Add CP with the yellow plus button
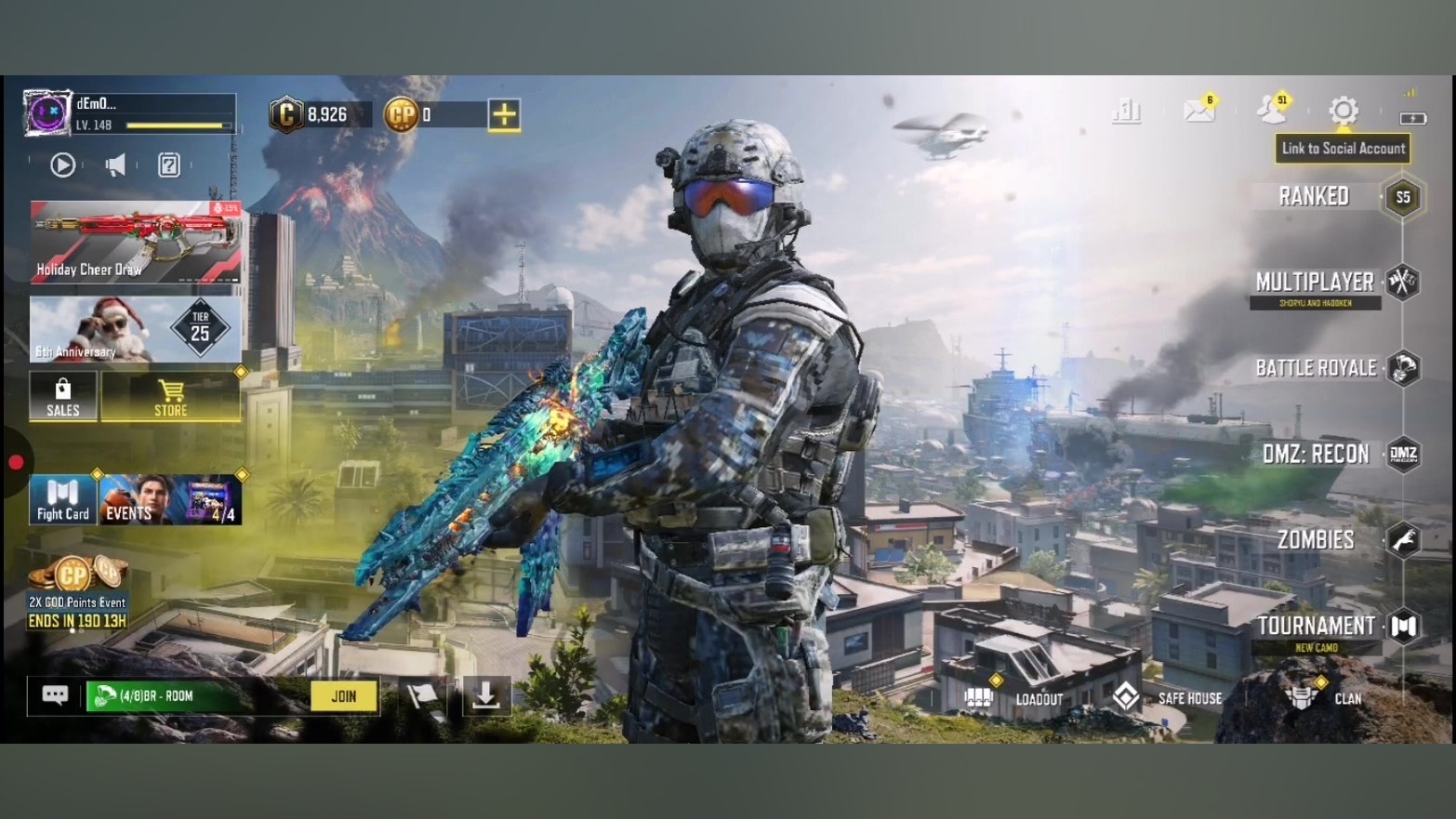The width and height of the screenshot is (1456, 819). pyautogui.click(x=504, y=114)
